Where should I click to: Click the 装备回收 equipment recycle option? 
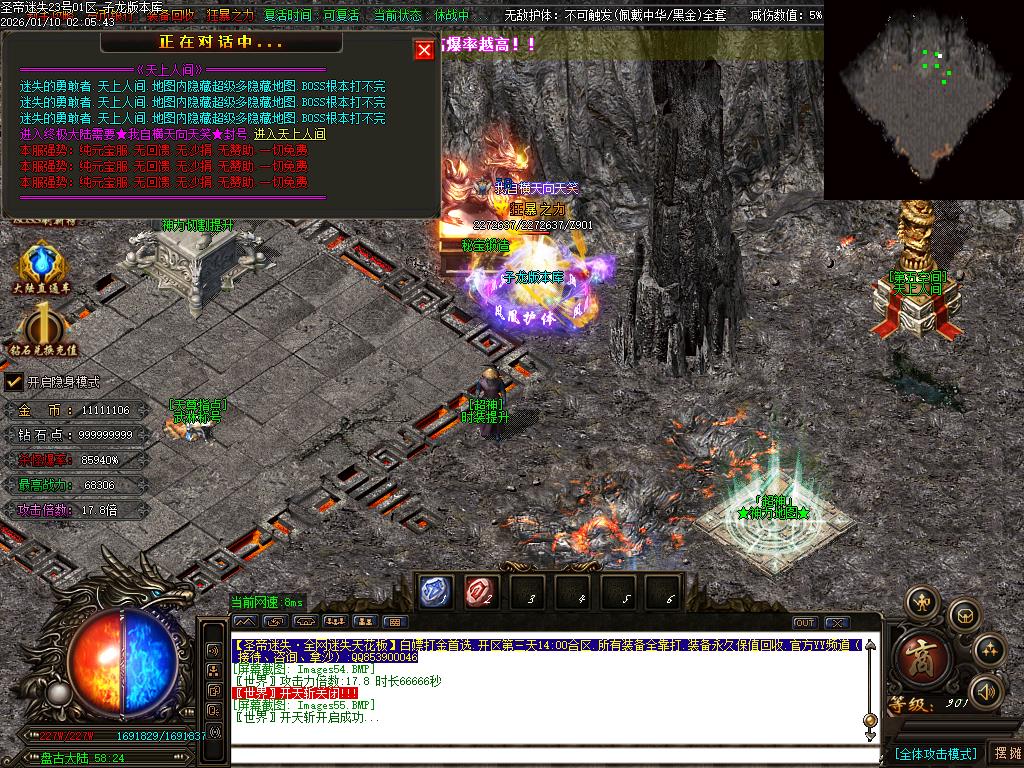click(169, 16)
